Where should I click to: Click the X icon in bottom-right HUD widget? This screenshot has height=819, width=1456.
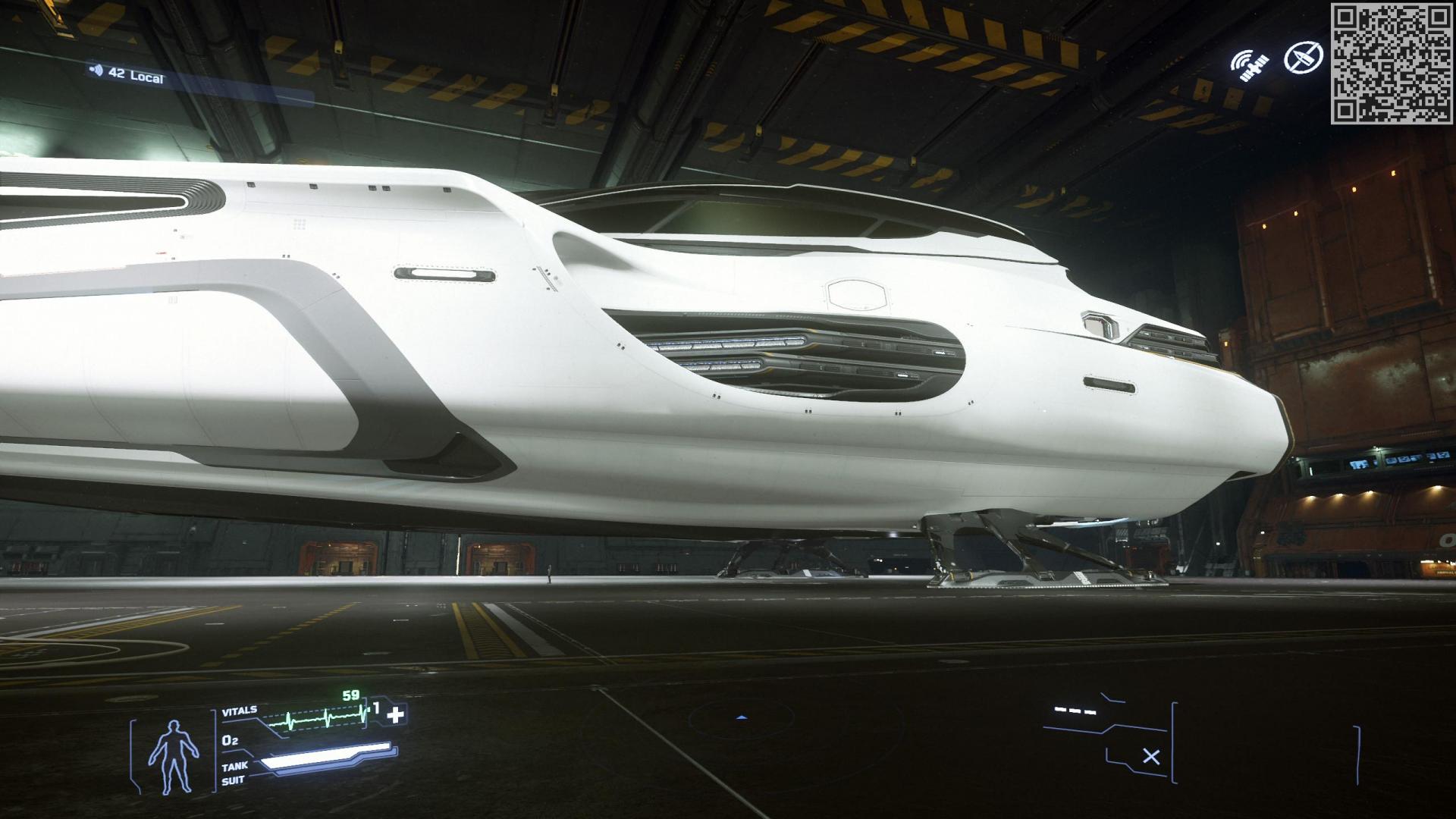(x=1151, y=755)
